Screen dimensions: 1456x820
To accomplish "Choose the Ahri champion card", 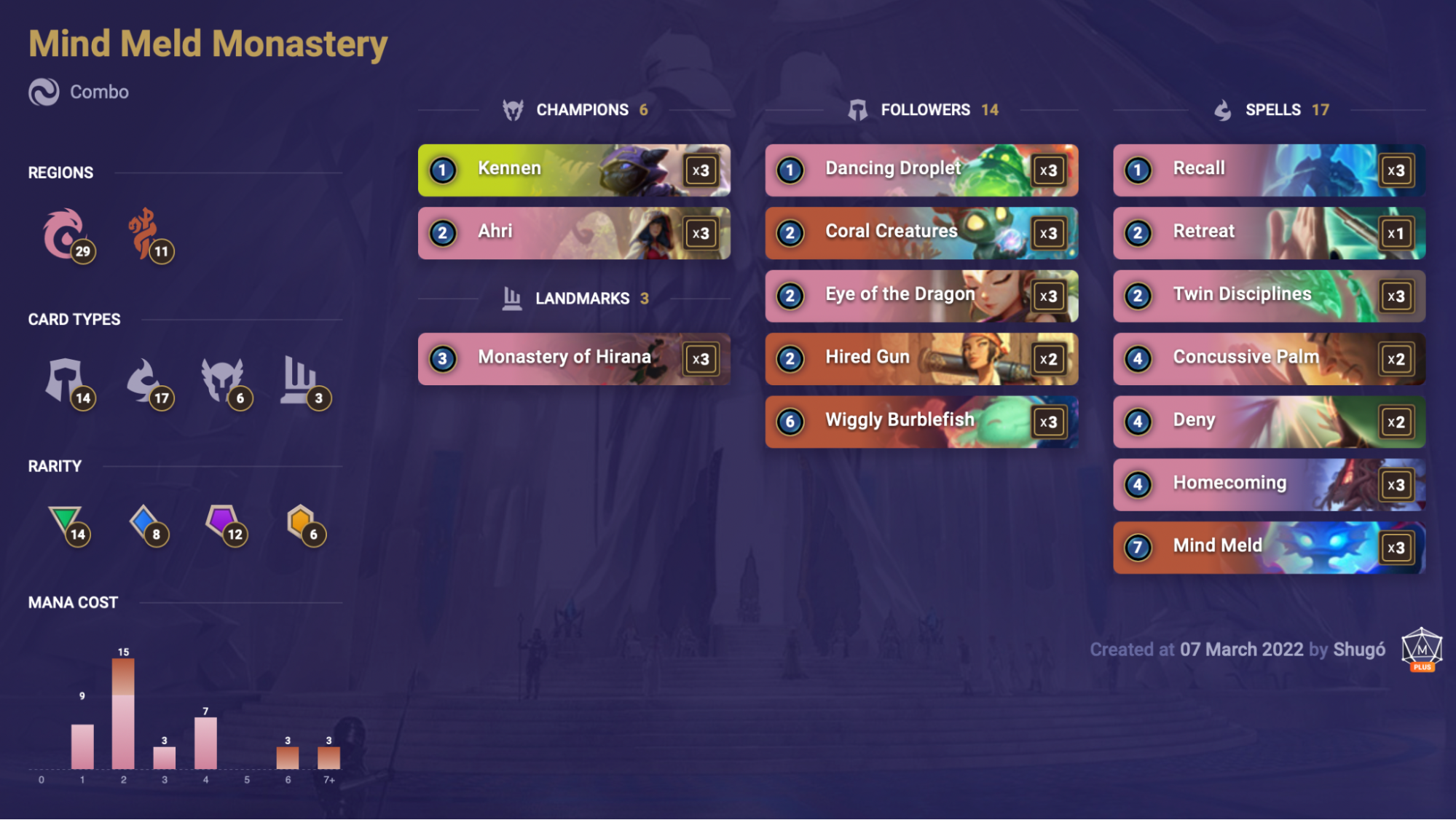I will (x=573, y=233).
